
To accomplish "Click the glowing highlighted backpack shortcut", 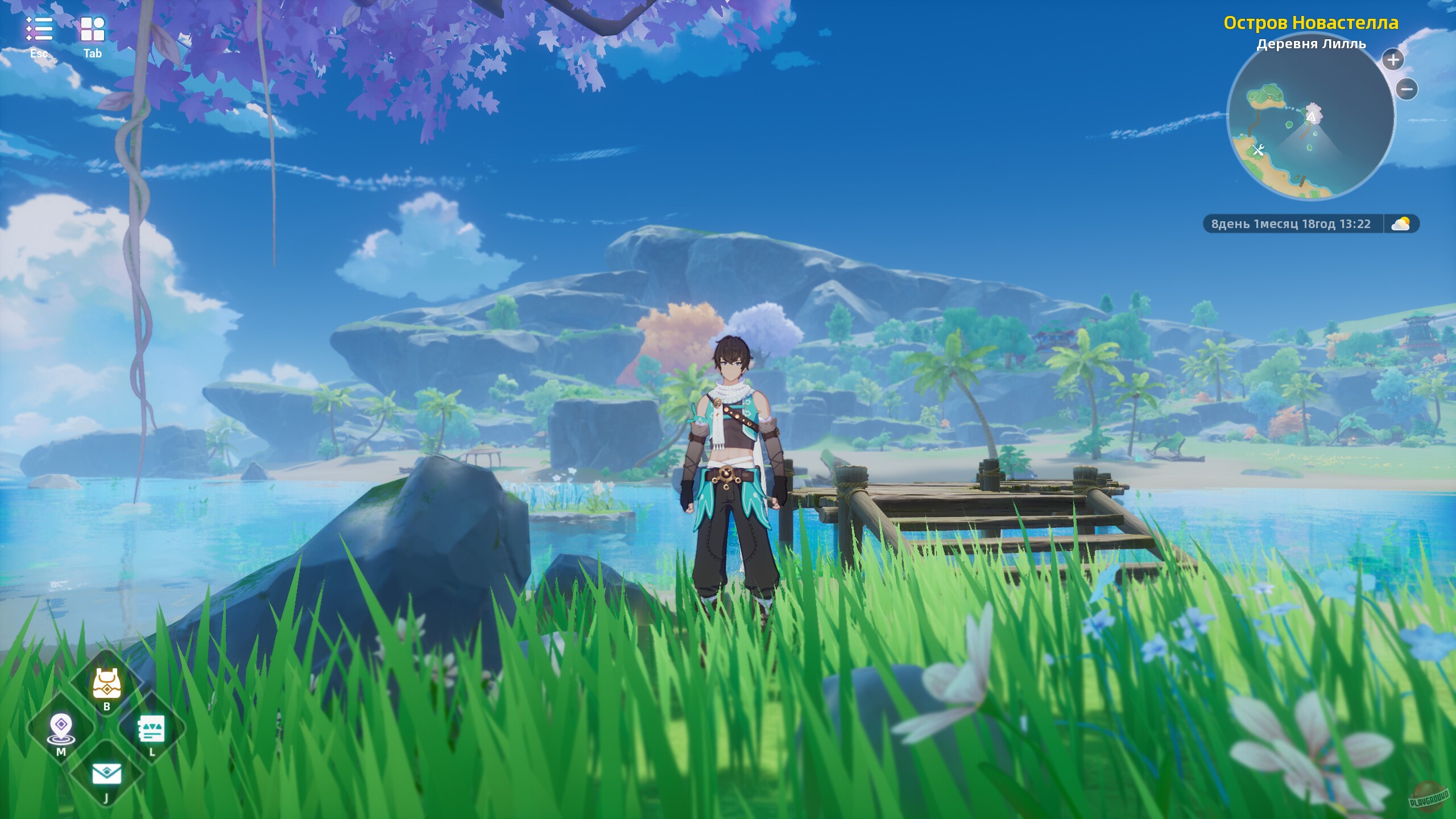I will coord(106,684).
